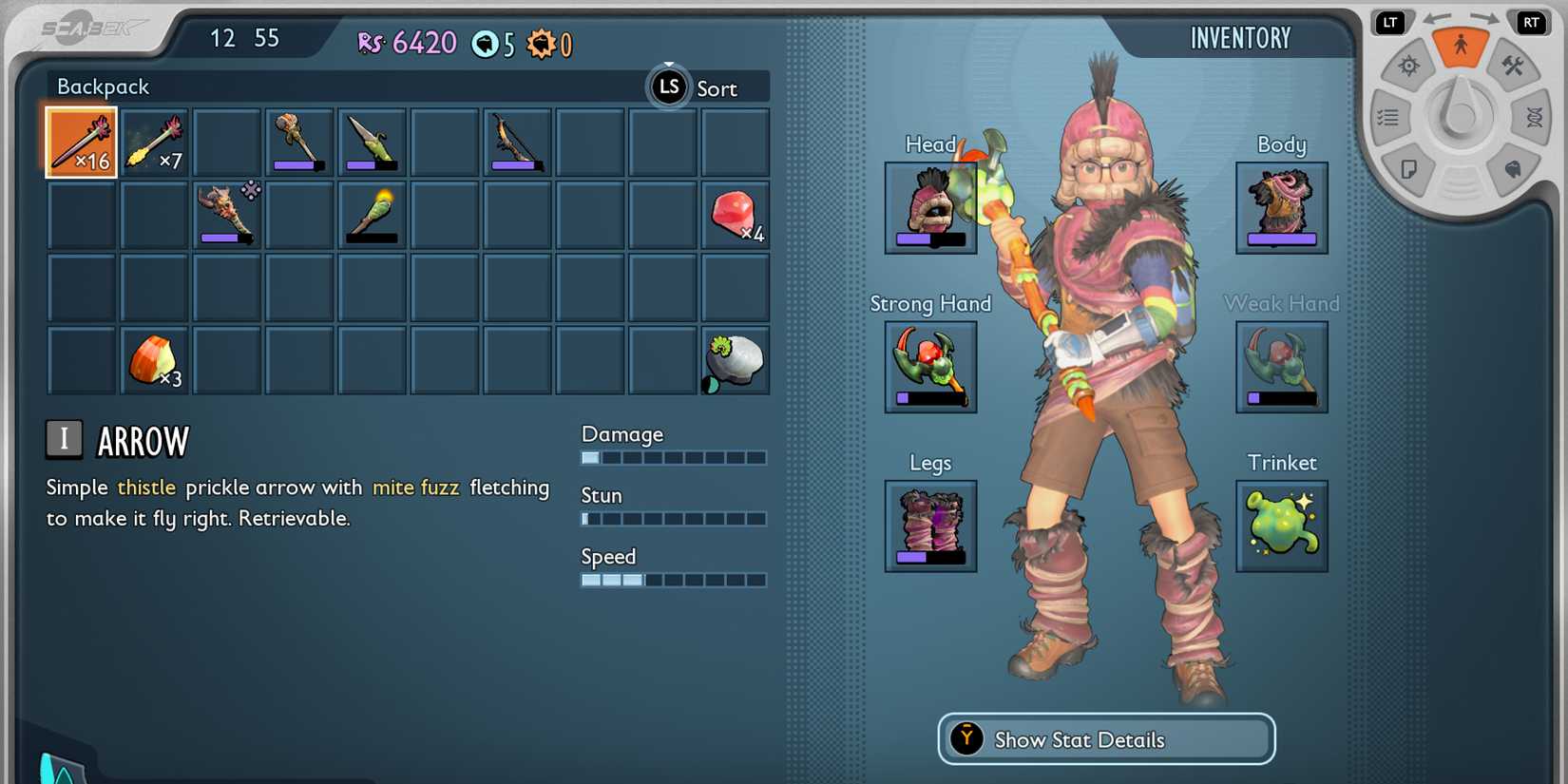Switch to the crafting hammer-and-wrench tab
The width and height of the screenshot is (1568, 784).
pos(1512,67)
